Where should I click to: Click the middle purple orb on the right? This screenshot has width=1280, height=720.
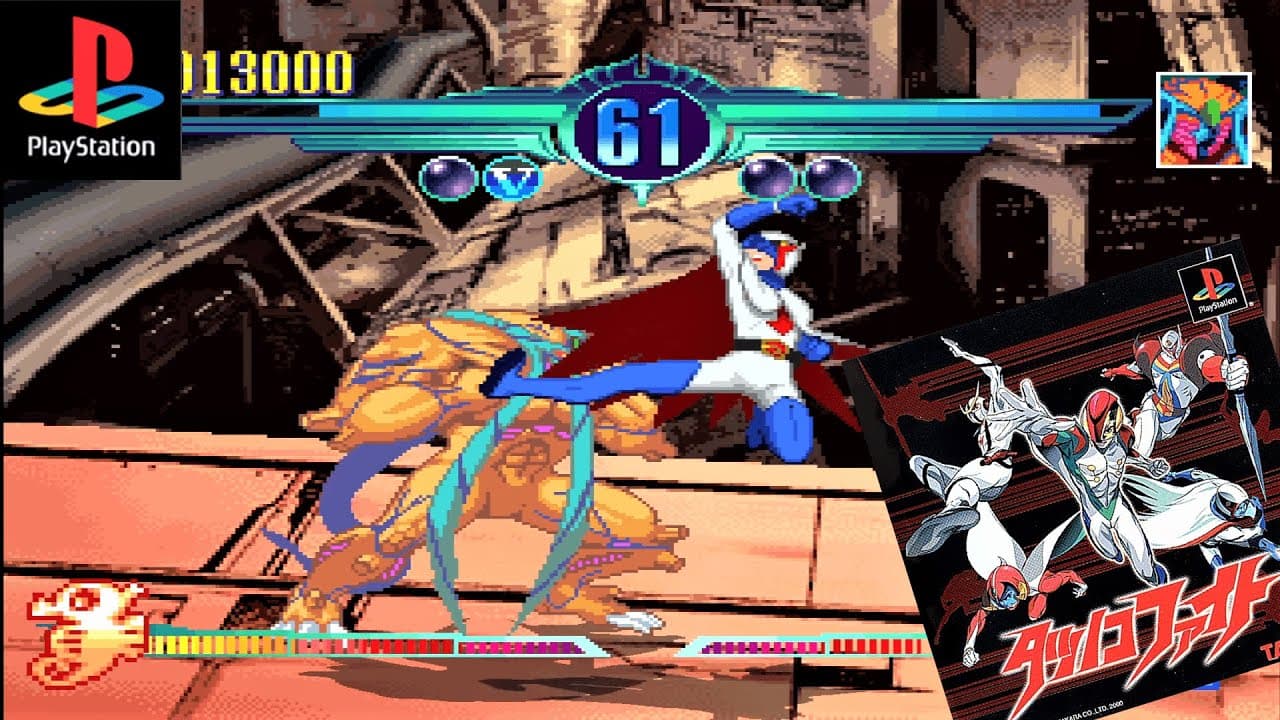pyautogui.click(x=800, y=180)
